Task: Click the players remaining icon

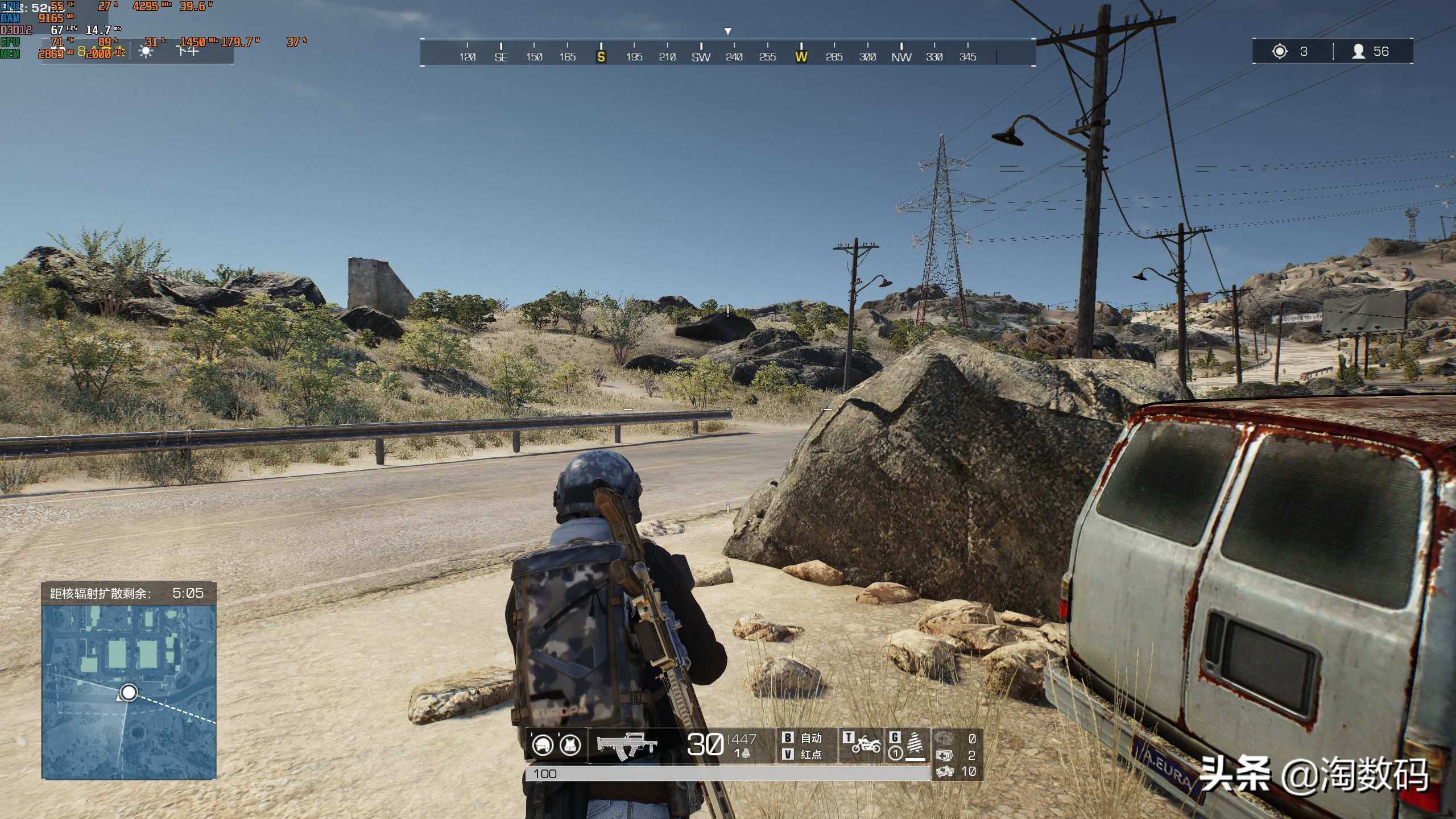Action: tap(1358, 52)
